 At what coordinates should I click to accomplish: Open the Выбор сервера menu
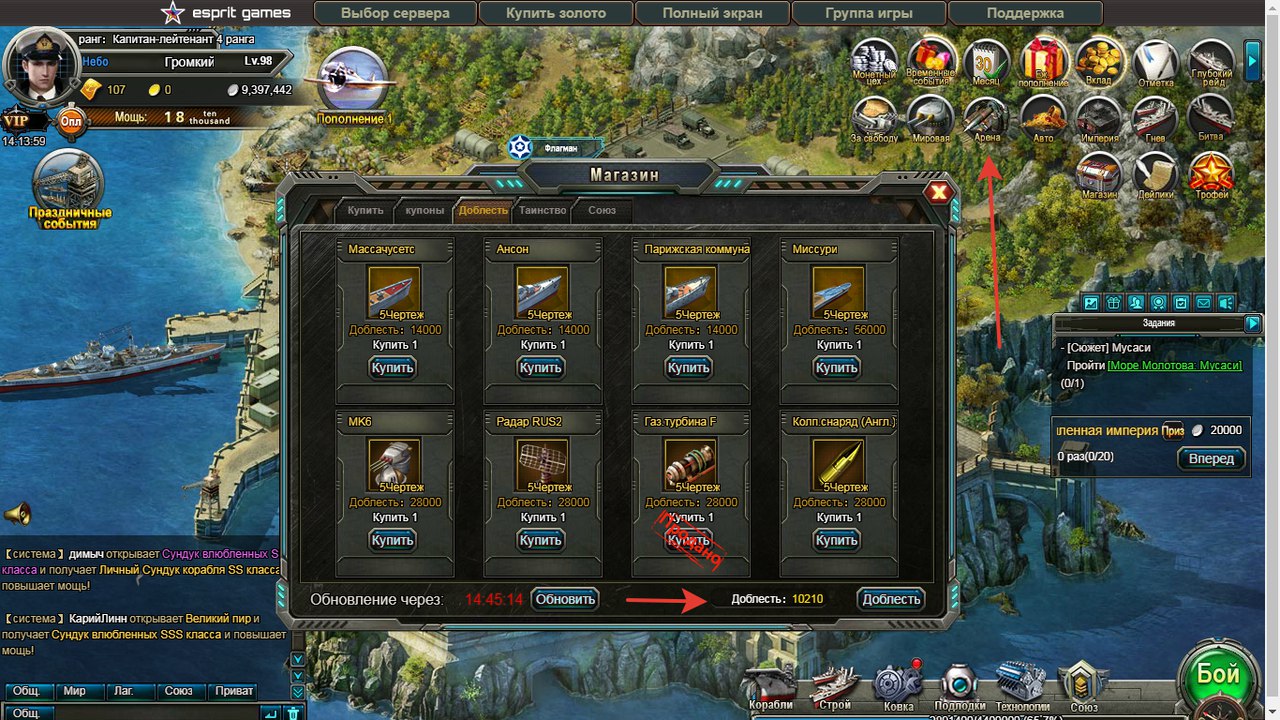point(395,14)
